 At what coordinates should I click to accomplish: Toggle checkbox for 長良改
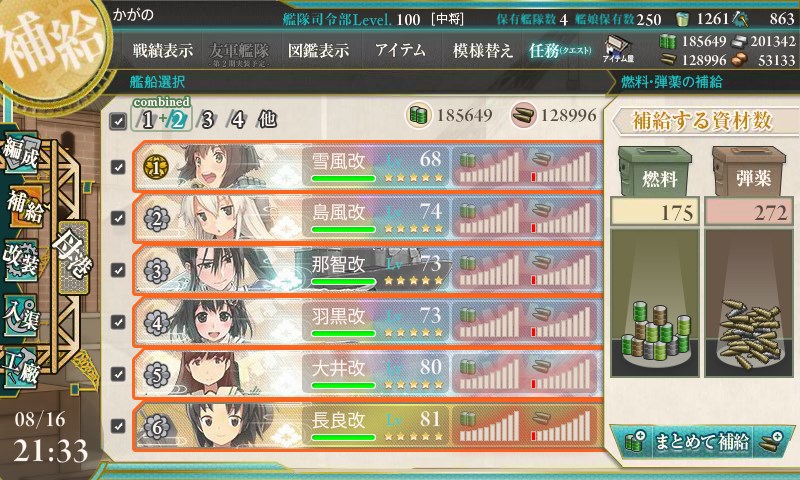(x=119, y=426)
